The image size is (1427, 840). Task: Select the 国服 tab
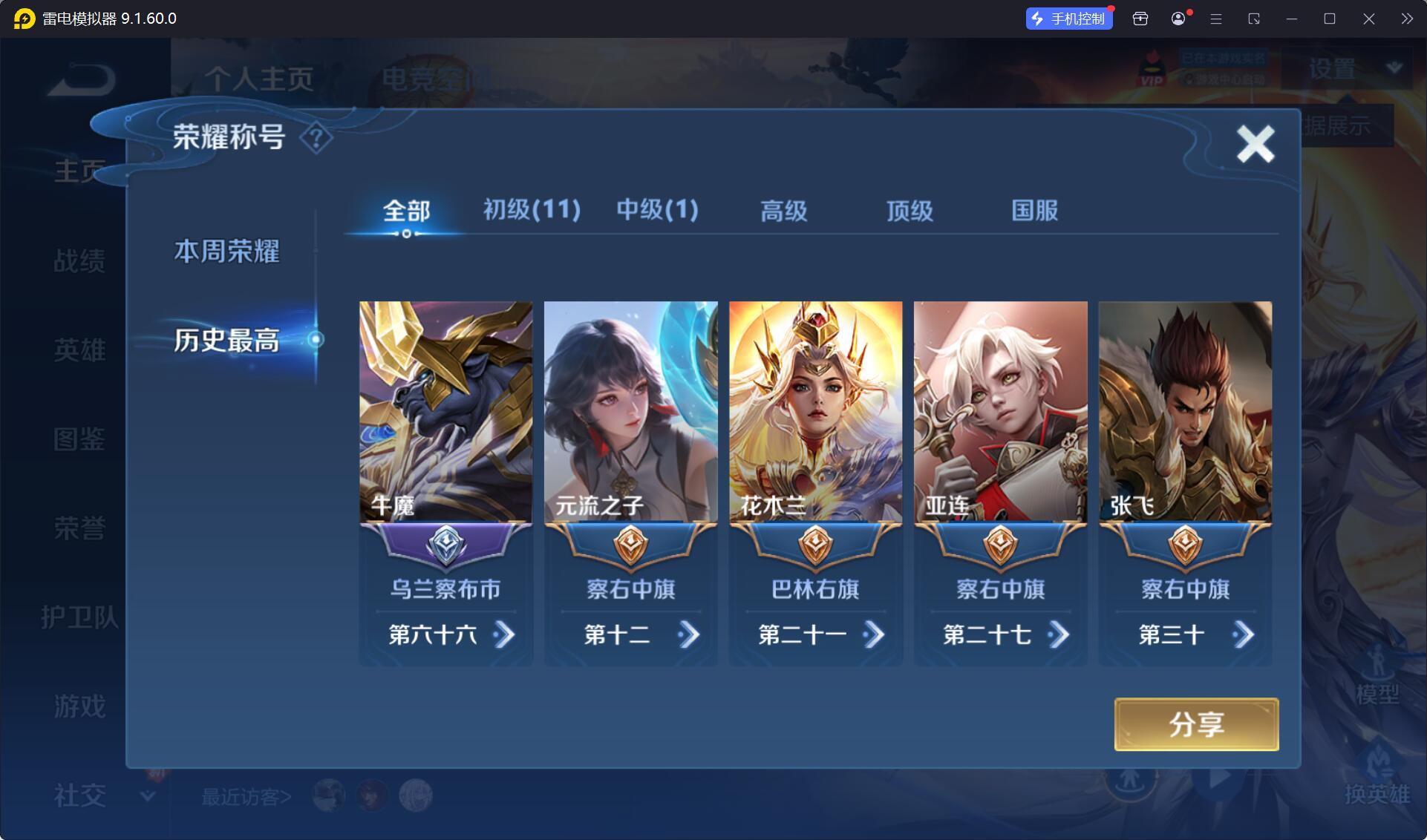tap(1034, 211)
